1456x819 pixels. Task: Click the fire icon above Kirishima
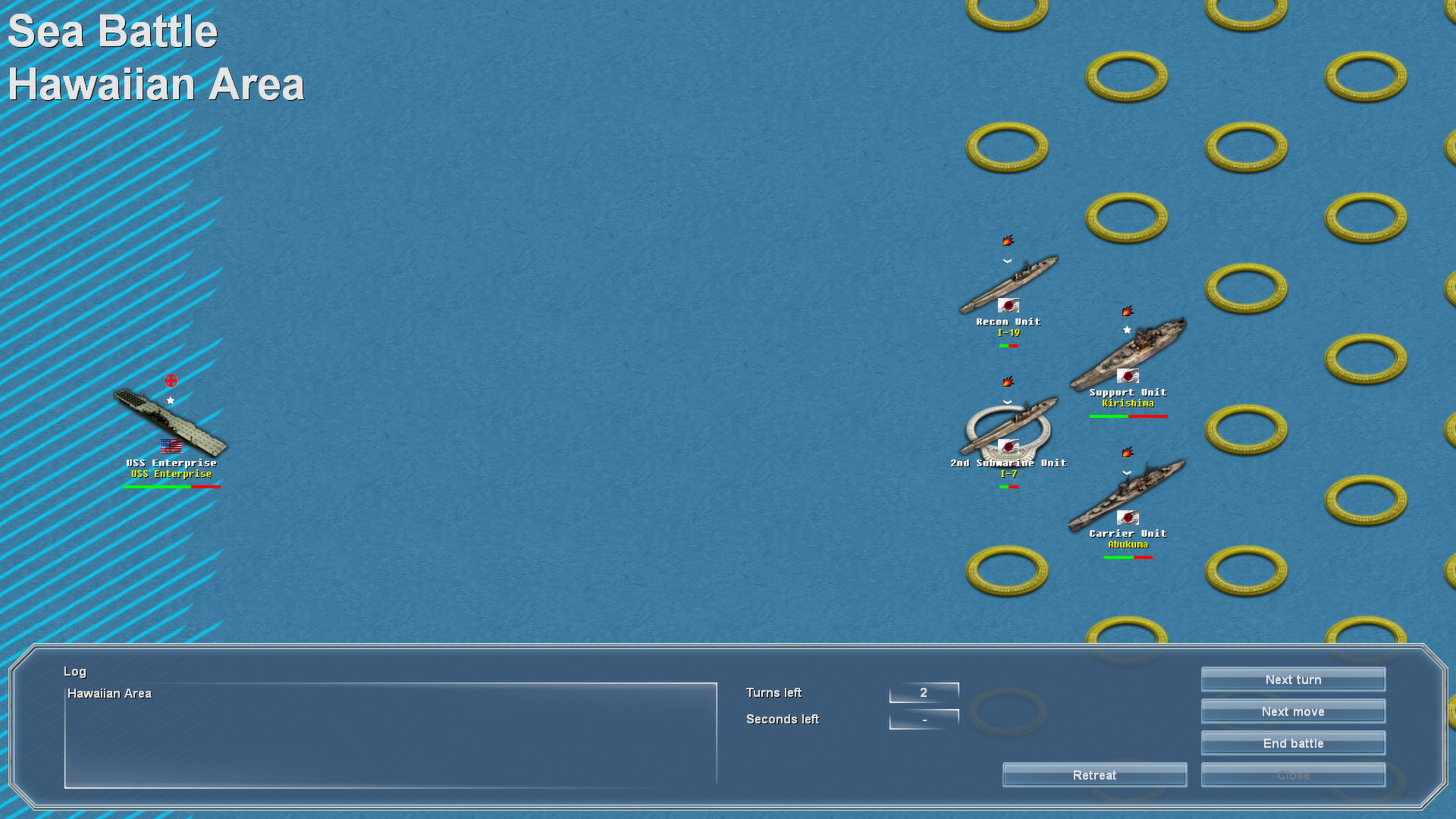point(1127,309)
